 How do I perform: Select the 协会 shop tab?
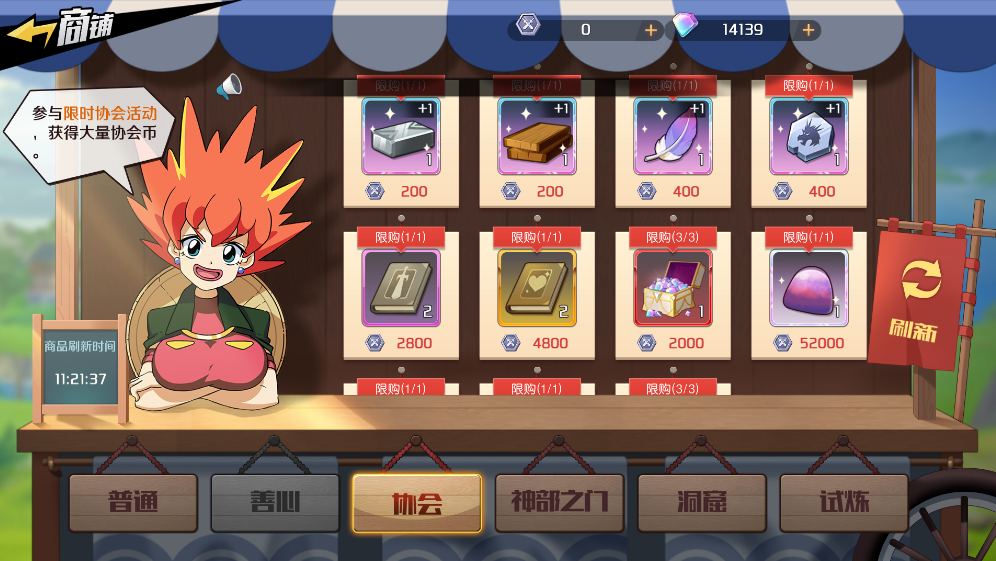pos(417,502)
